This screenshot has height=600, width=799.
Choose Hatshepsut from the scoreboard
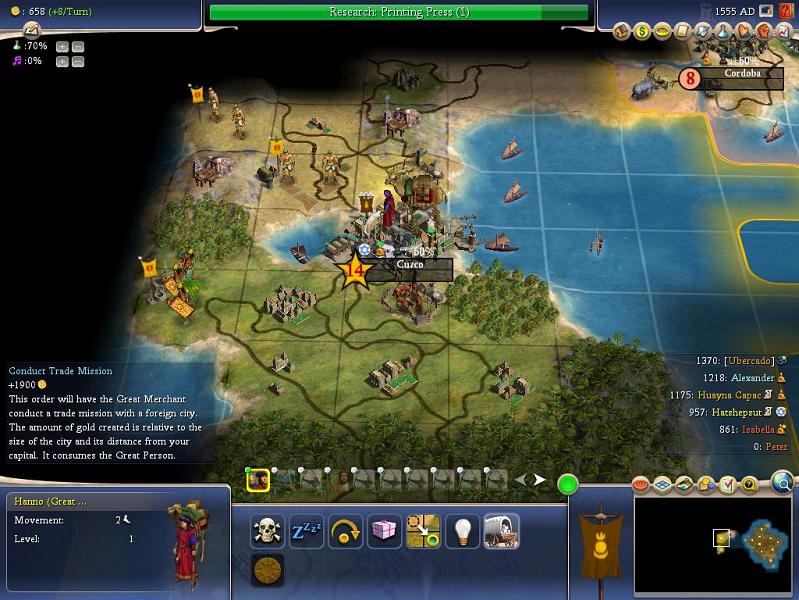click(741, 412)
